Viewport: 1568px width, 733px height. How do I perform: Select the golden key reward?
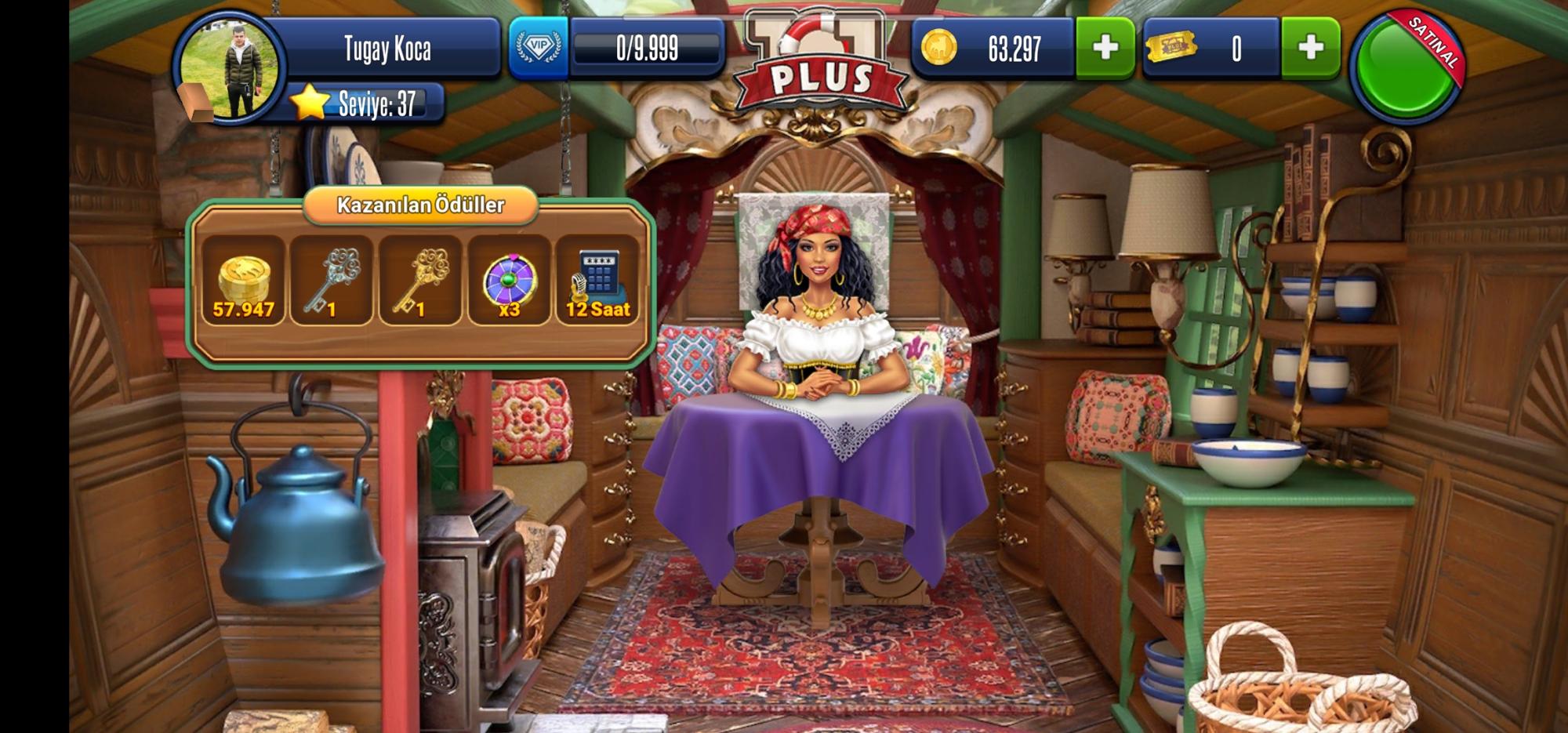(420, 281)
